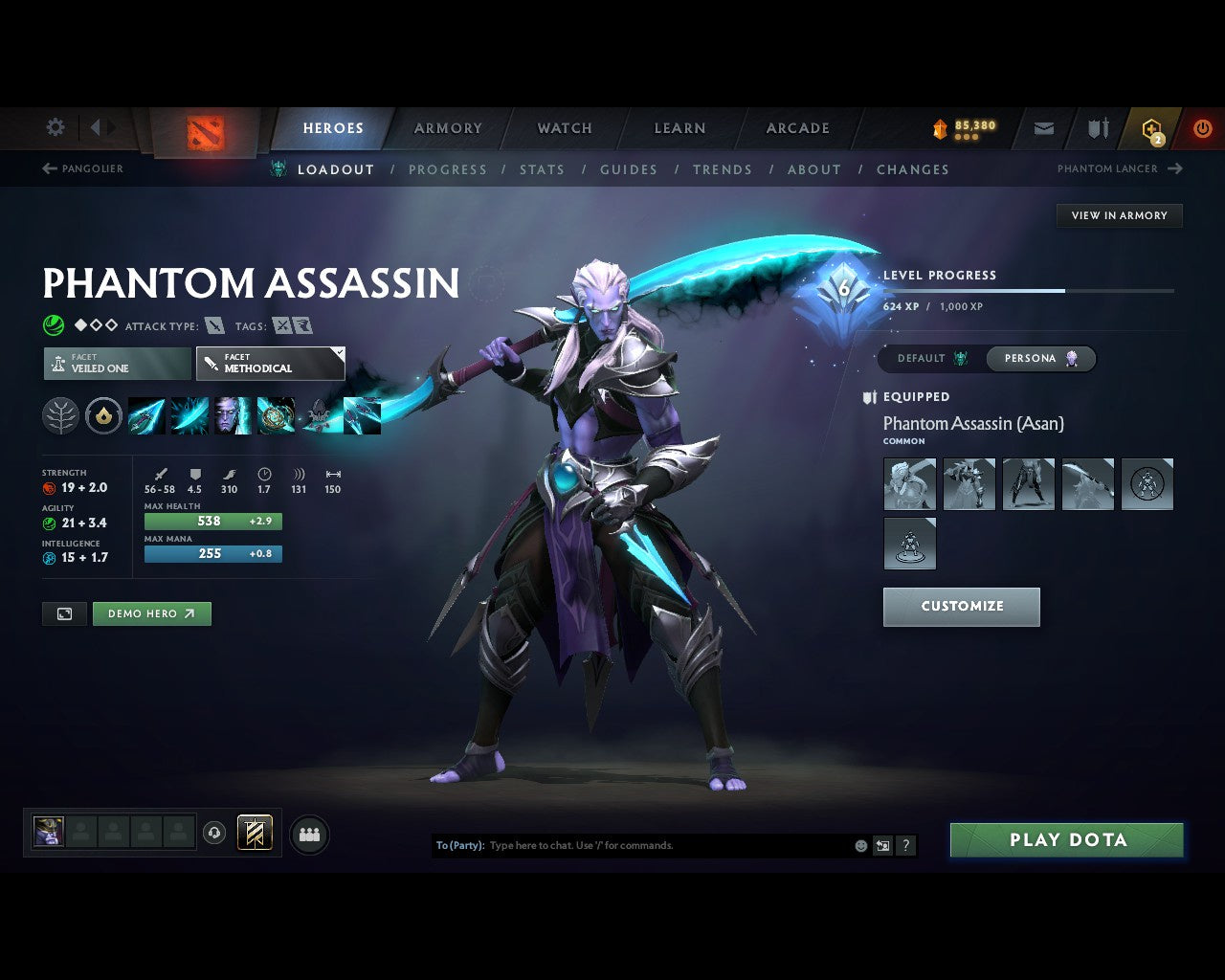Click the Dota 2 logo in the top bar

coord(204,134)
